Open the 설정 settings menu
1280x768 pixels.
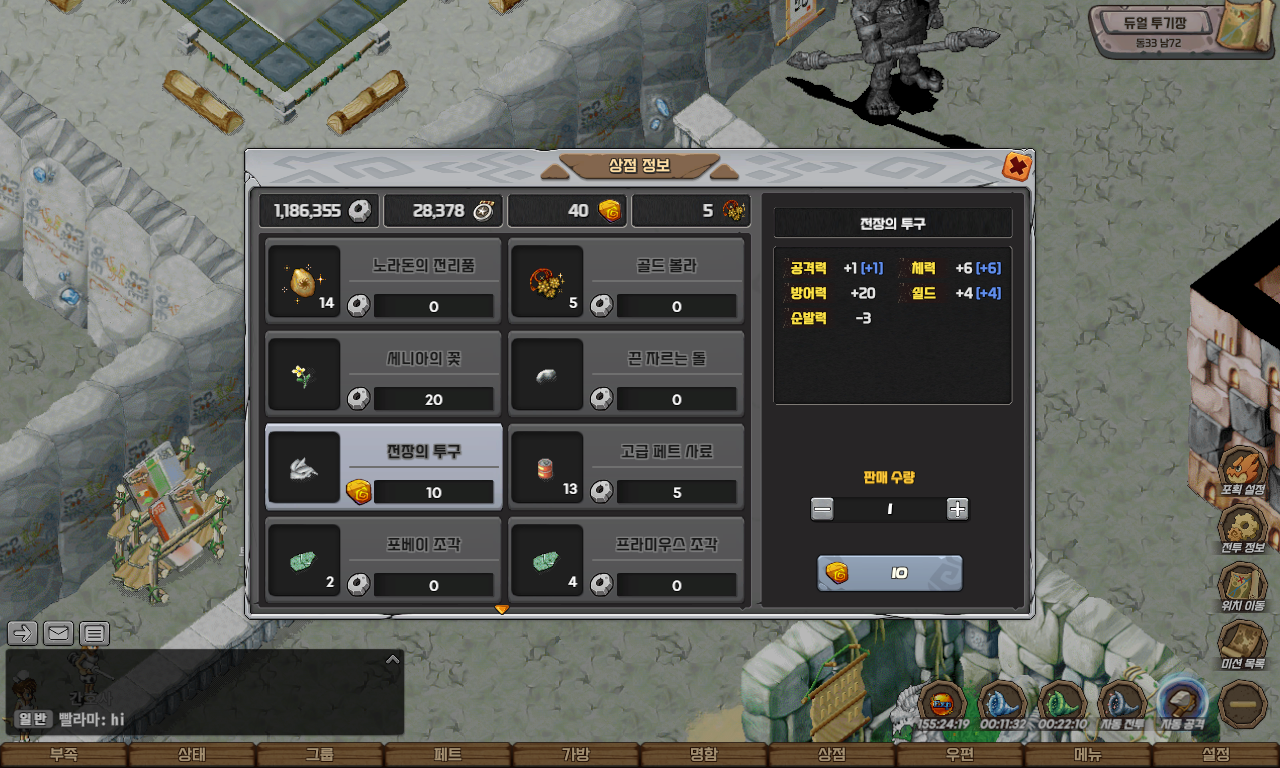pyautogui.click(x=1215, y=755)
